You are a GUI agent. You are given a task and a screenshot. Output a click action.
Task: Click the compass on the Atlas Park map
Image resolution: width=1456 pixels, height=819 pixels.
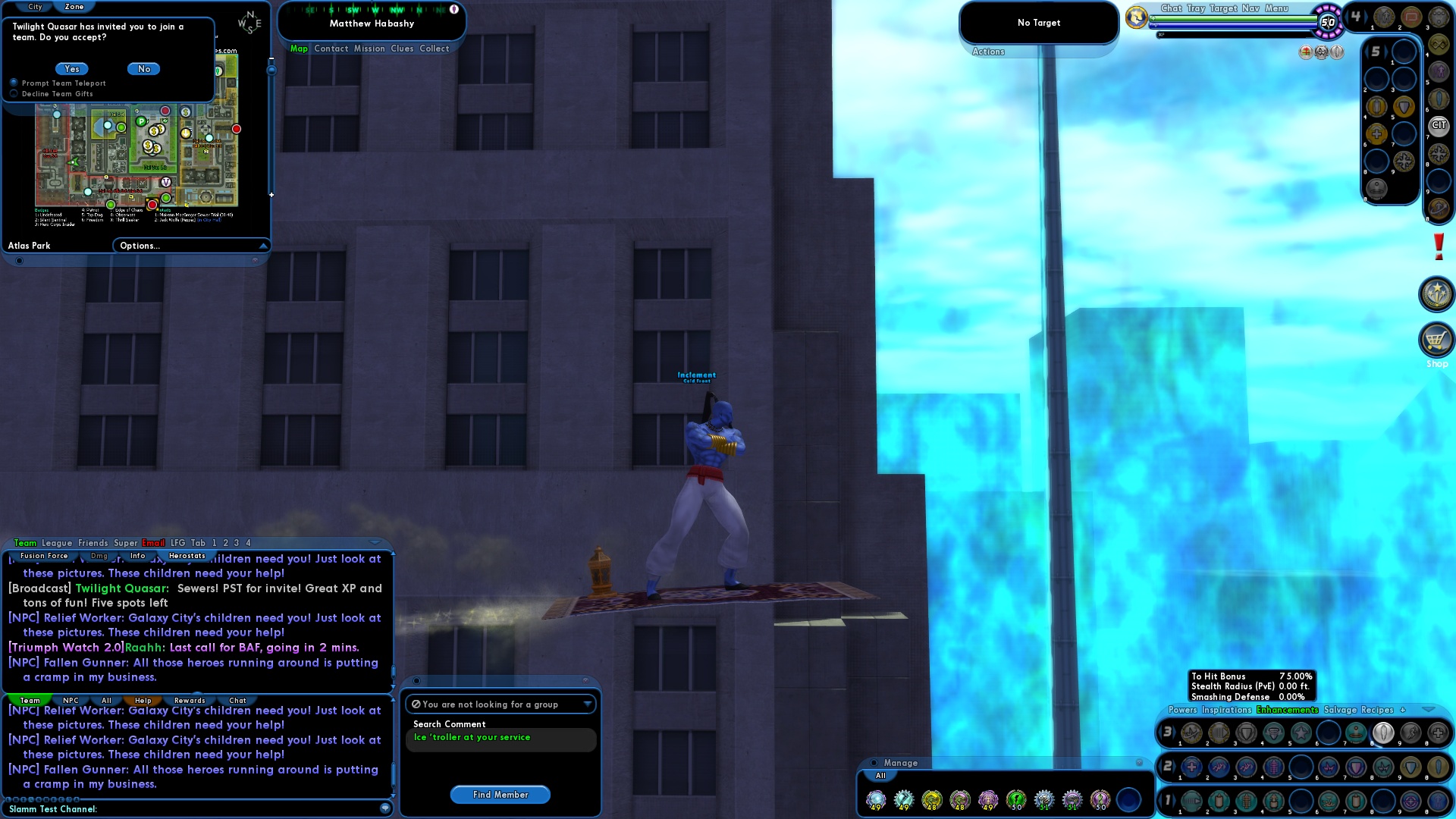(x=249, y=23)
